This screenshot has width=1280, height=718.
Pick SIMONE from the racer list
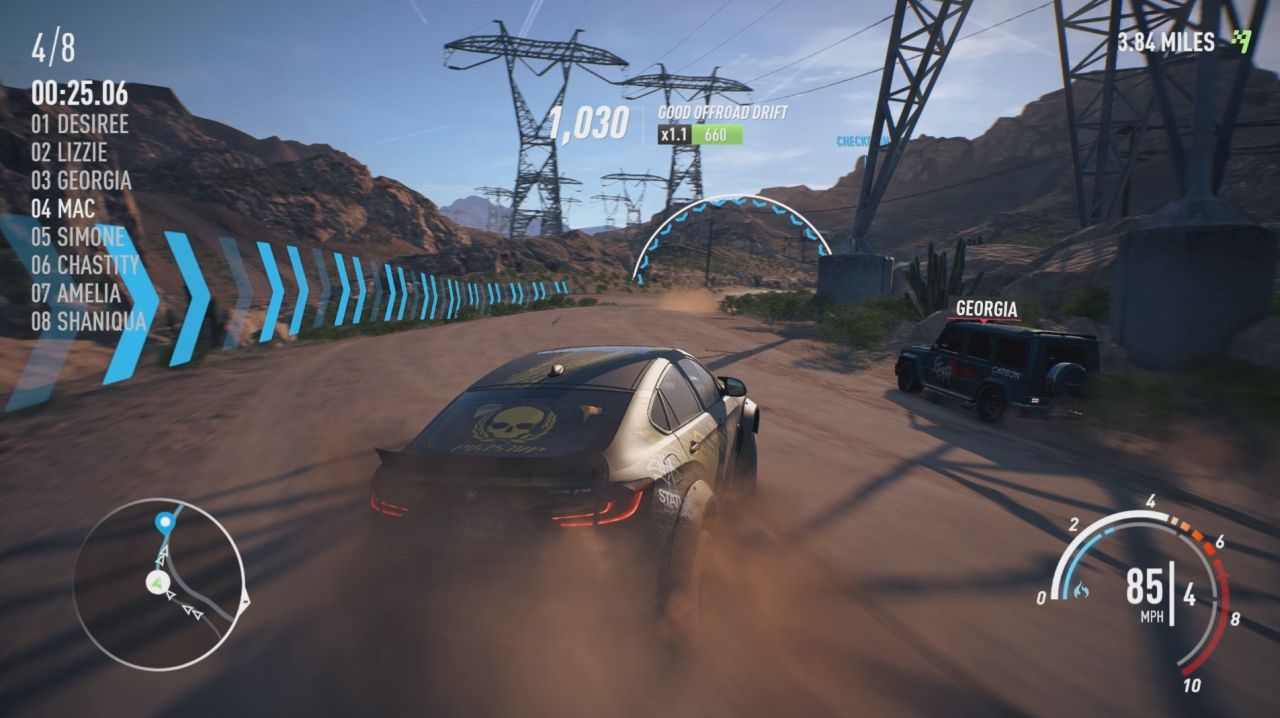tap(78, 237)
